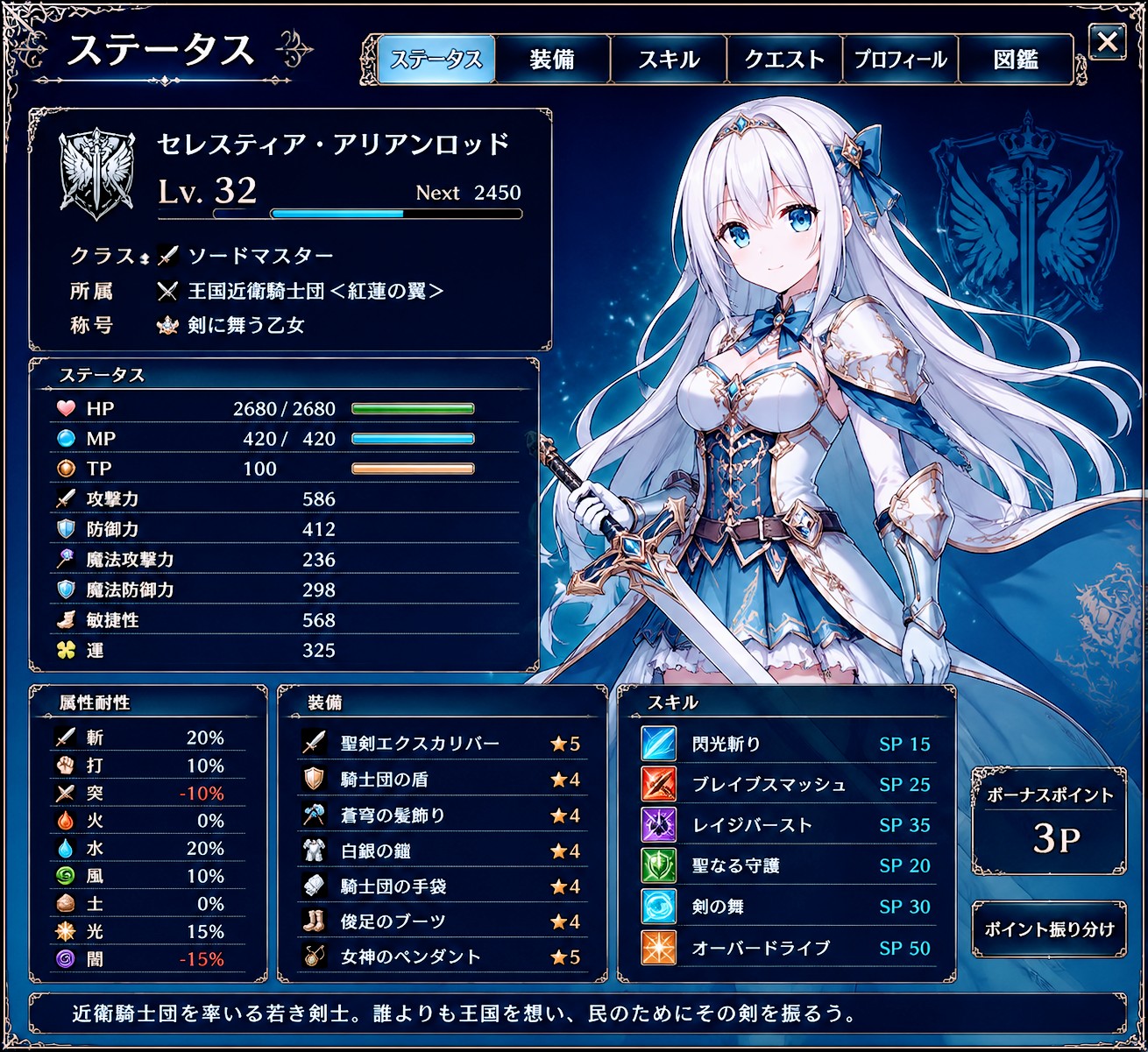The width and height of the screenshot is (1148, 1052).
Task: Select the 俊足のブーツ boots icon
Action: (x=312, y=920)
